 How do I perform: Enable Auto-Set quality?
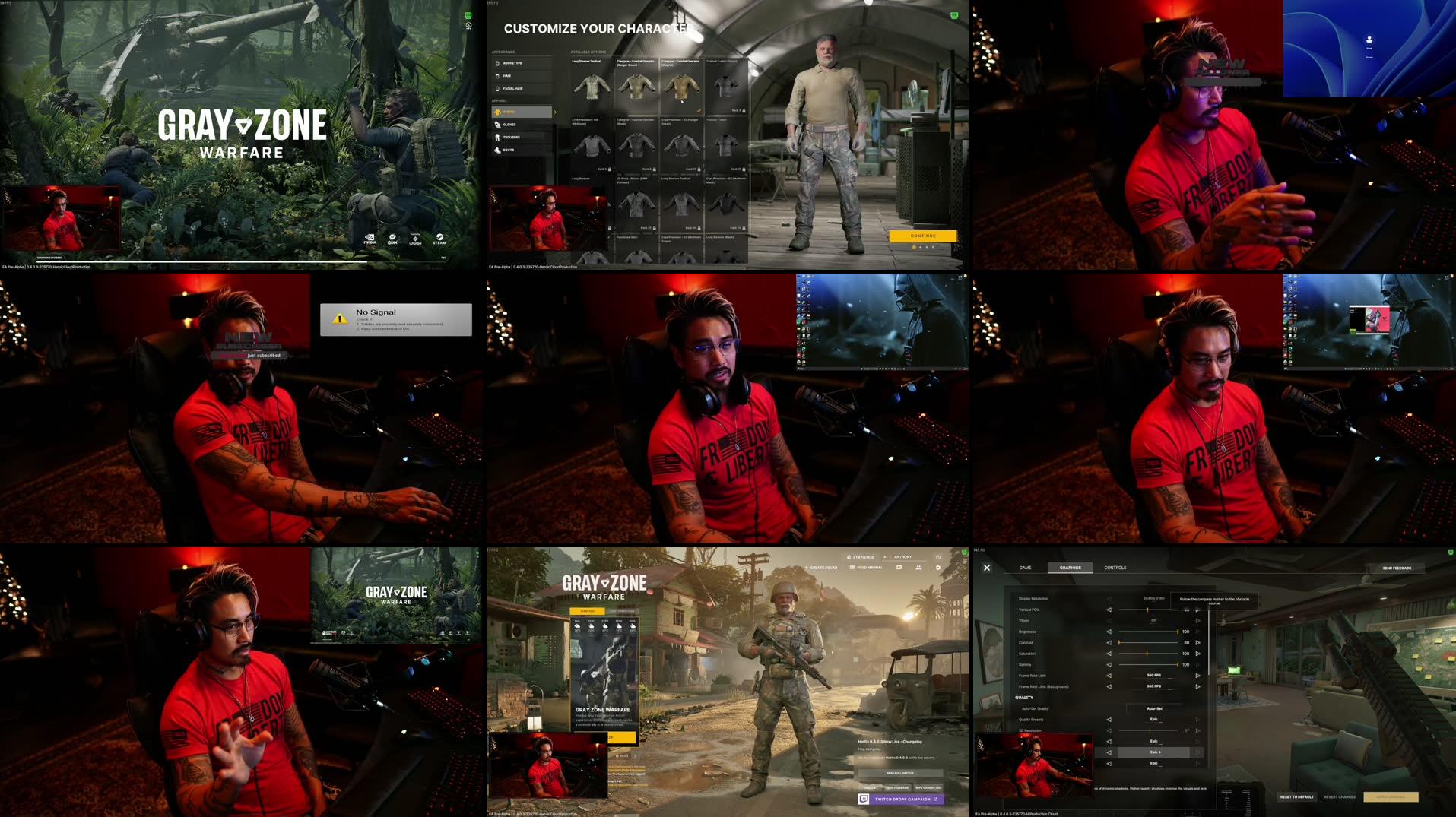click(1154, 708)
